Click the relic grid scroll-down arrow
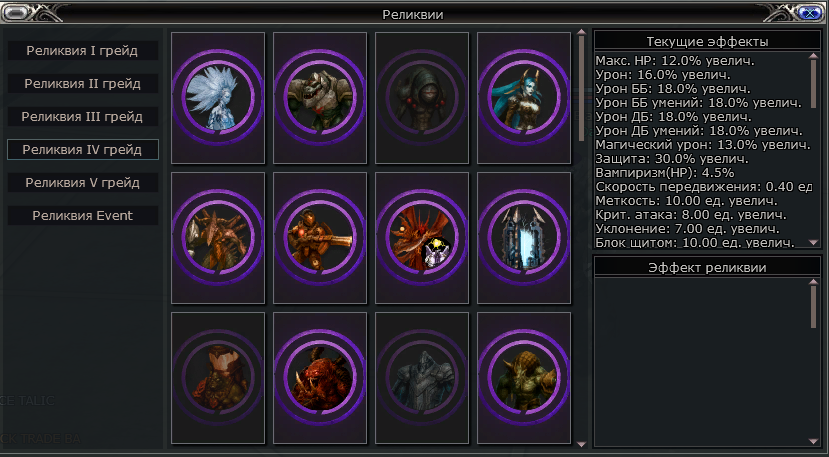The image size is (829, 457). 582,441
